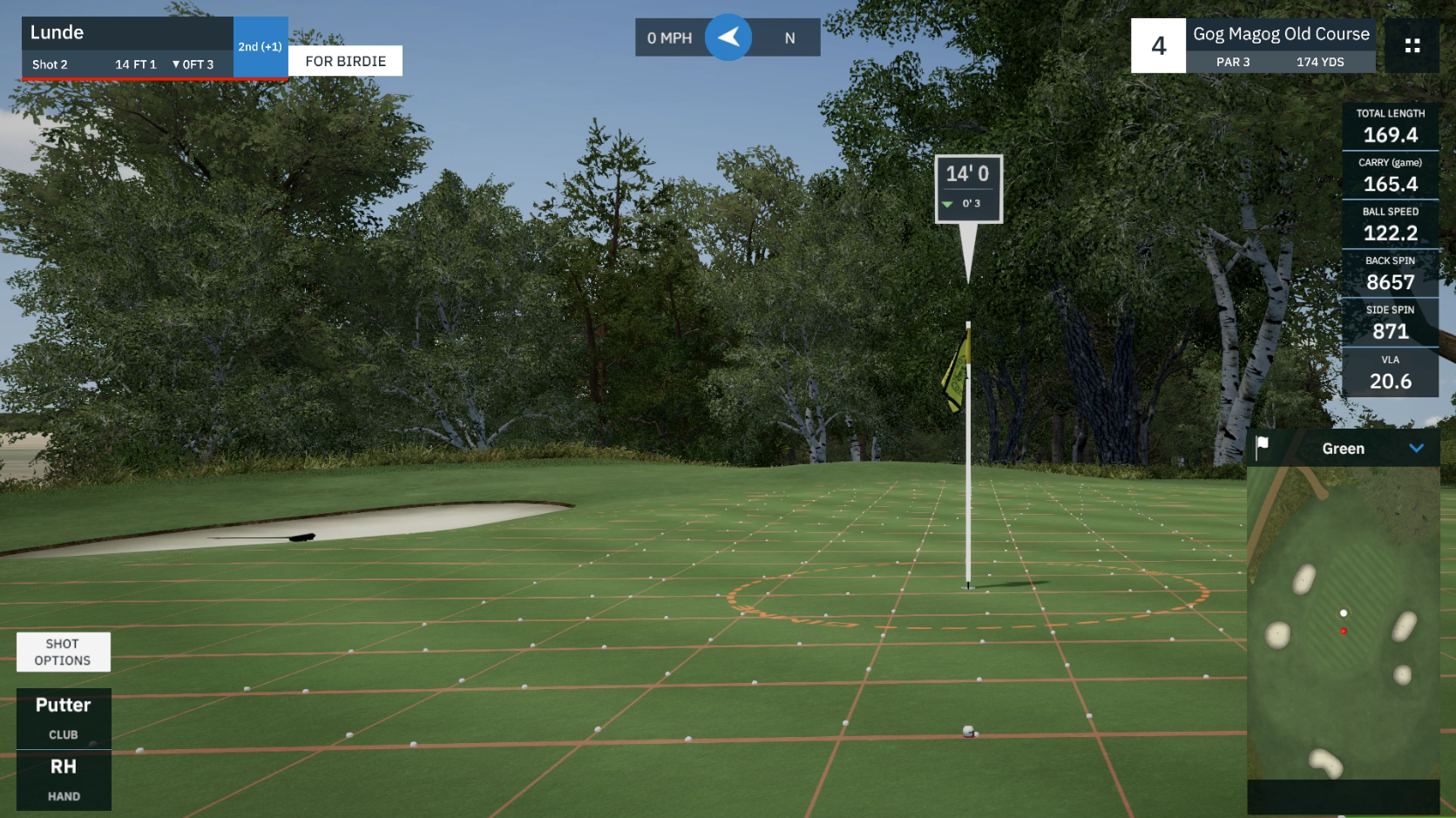
Task: Click the wind direction arrow indicator
Action: 728,37
